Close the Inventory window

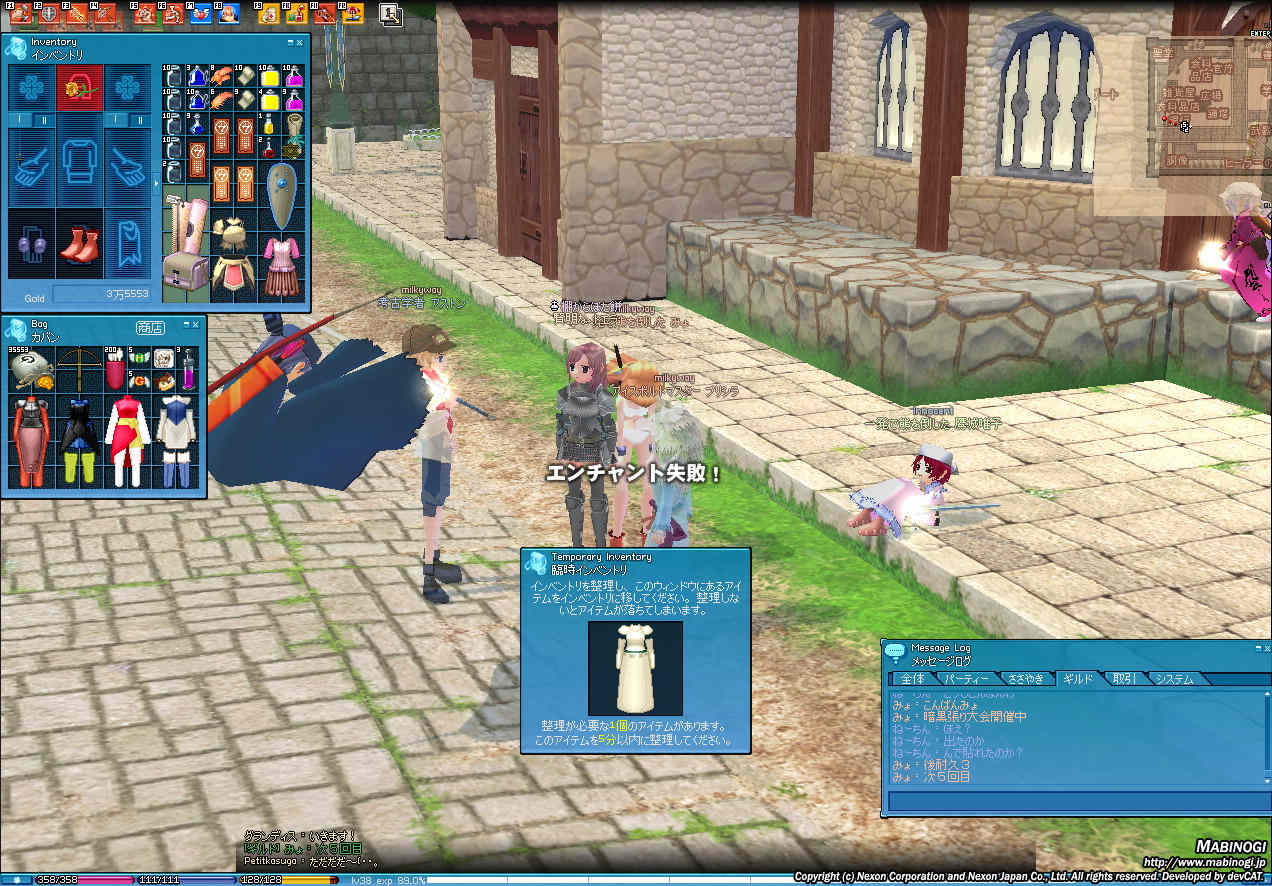tap(301, 42)
